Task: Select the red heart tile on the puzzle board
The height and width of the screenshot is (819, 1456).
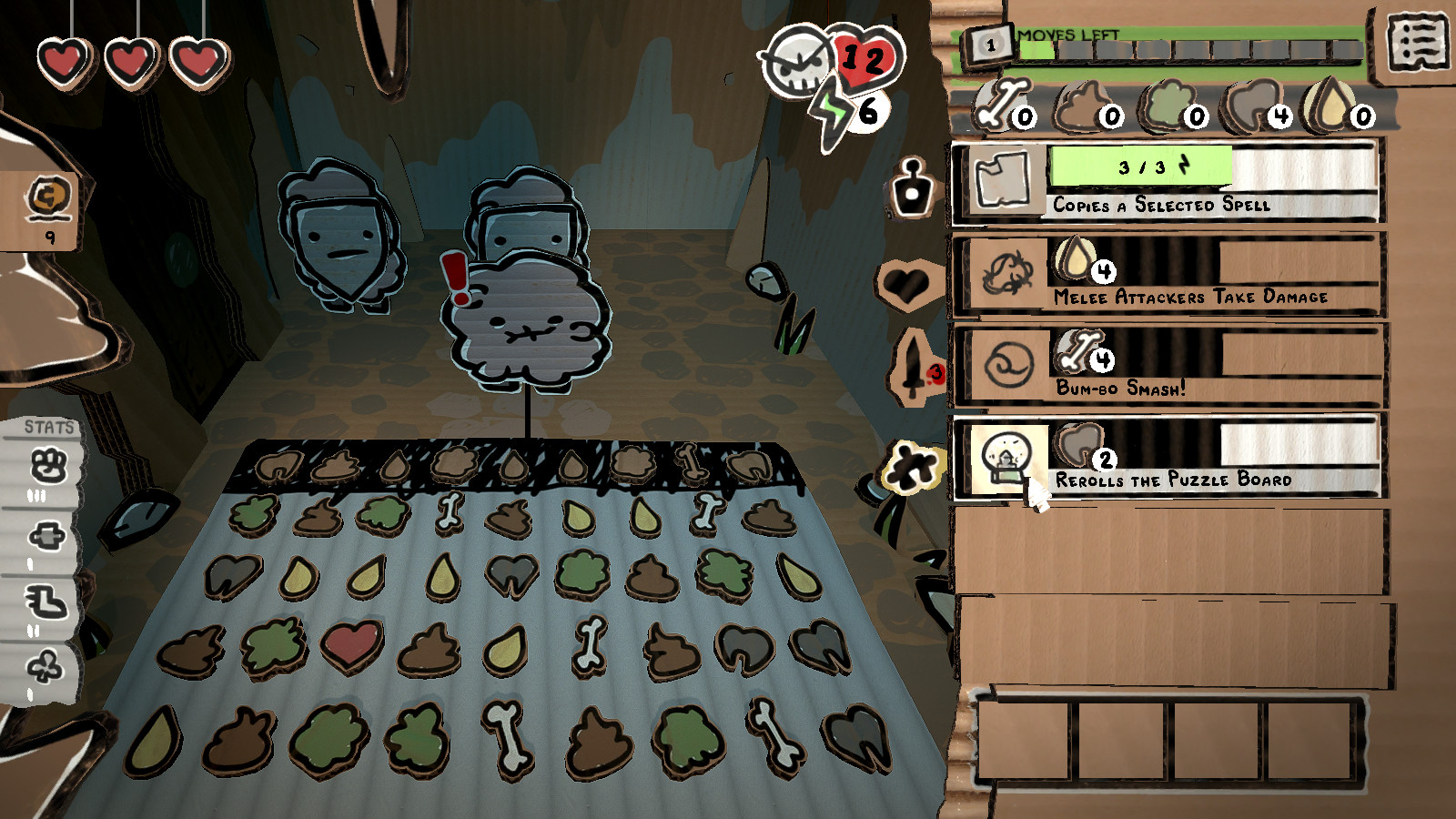Action: click(x=349, y=647)
